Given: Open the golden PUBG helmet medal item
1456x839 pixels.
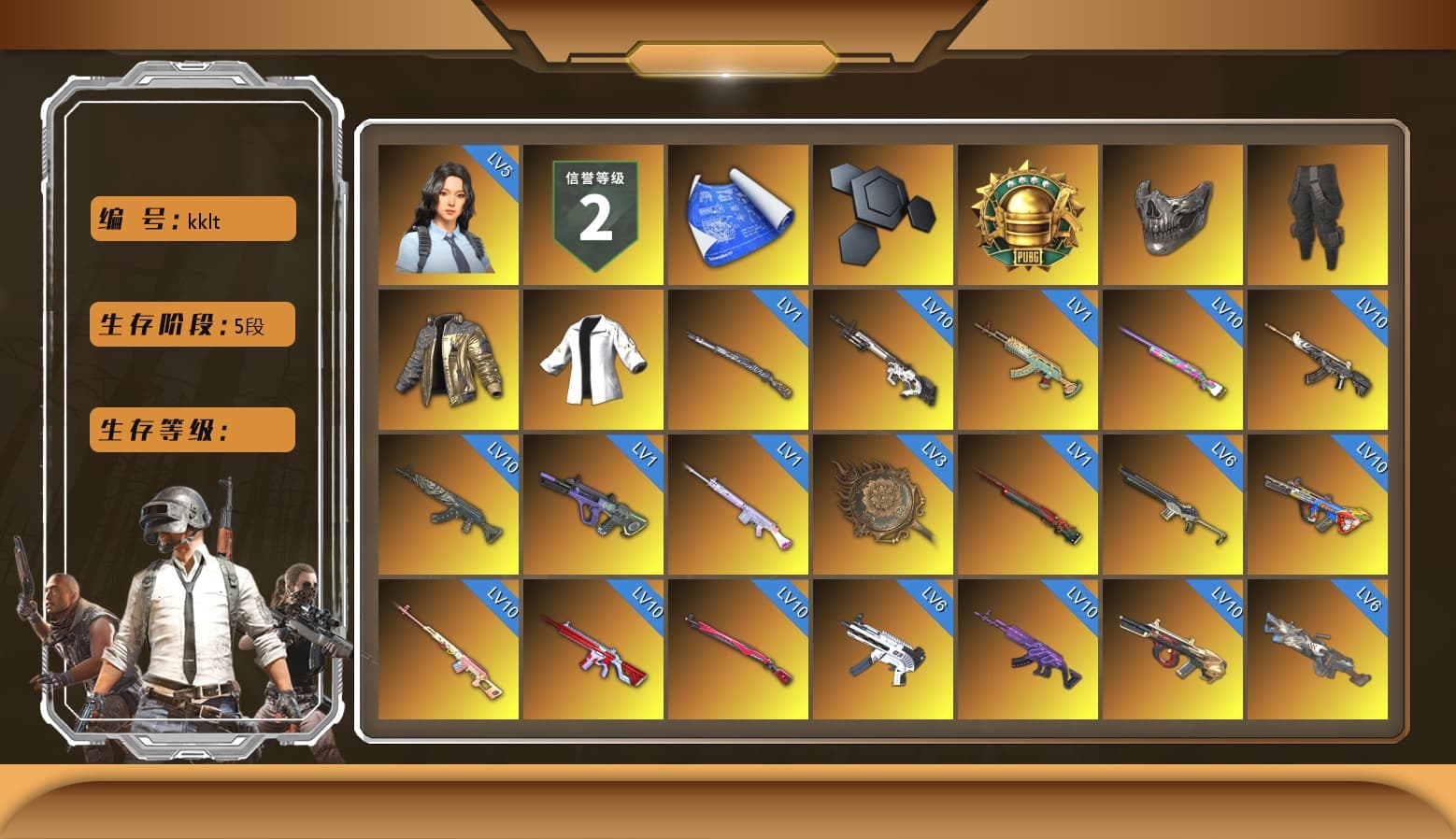Looking at the screenshot, I should pyautogui.click(x=1028, y=215).
